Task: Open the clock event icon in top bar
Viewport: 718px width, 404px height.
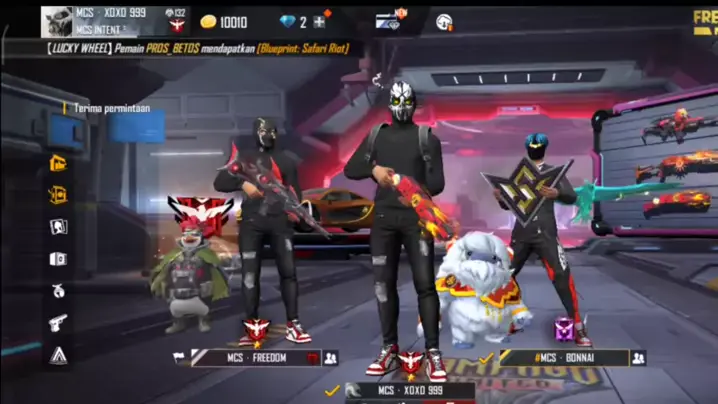Action: pos(444,21)
